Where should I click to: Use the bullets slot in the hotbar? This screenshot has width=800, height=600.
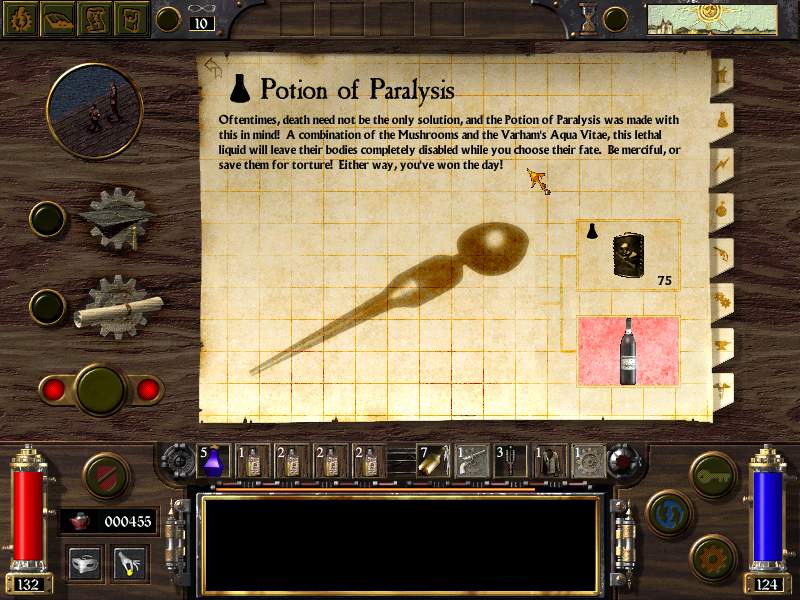[432, 459]
